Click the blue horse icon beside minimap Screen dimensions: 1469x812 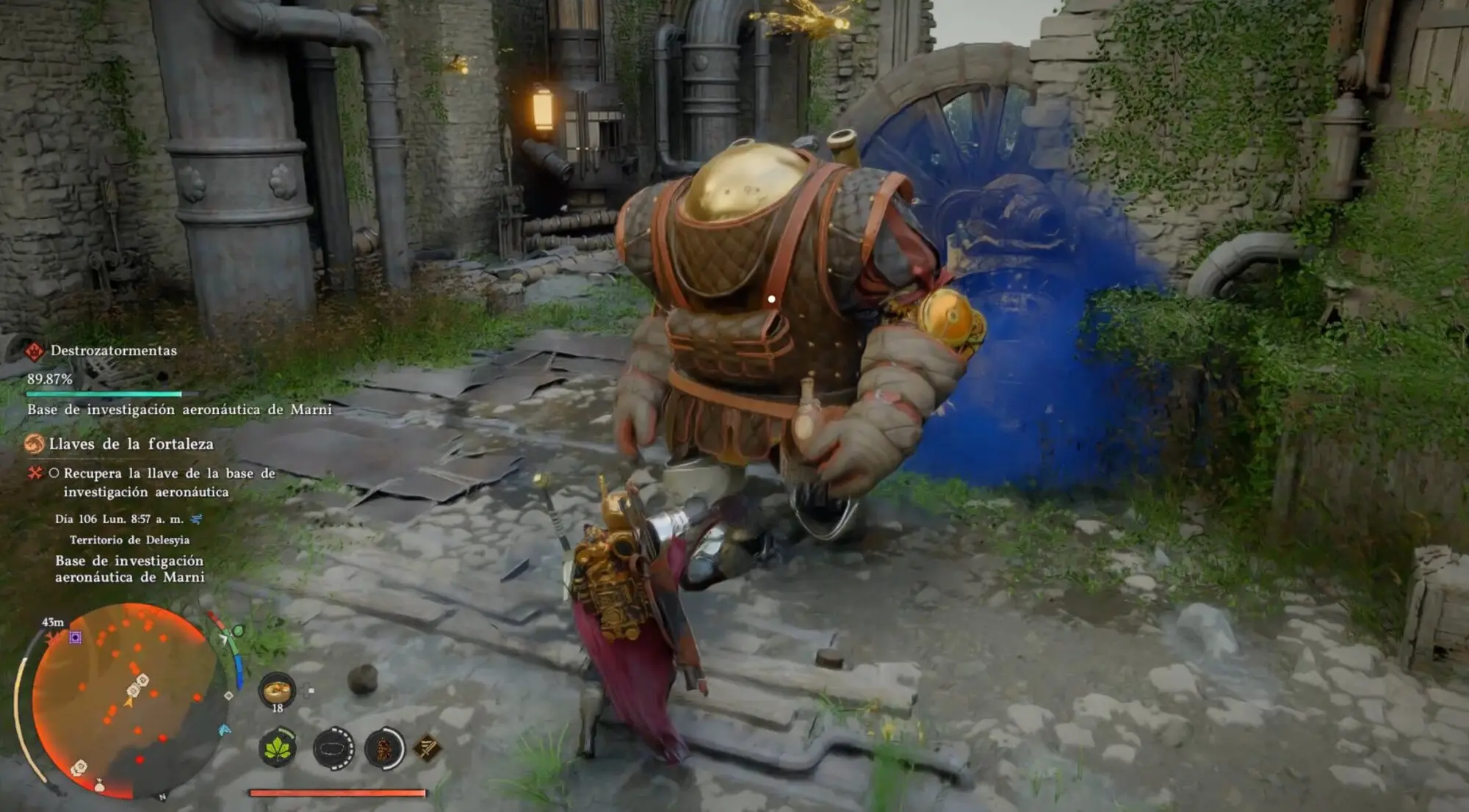[225, 730]
